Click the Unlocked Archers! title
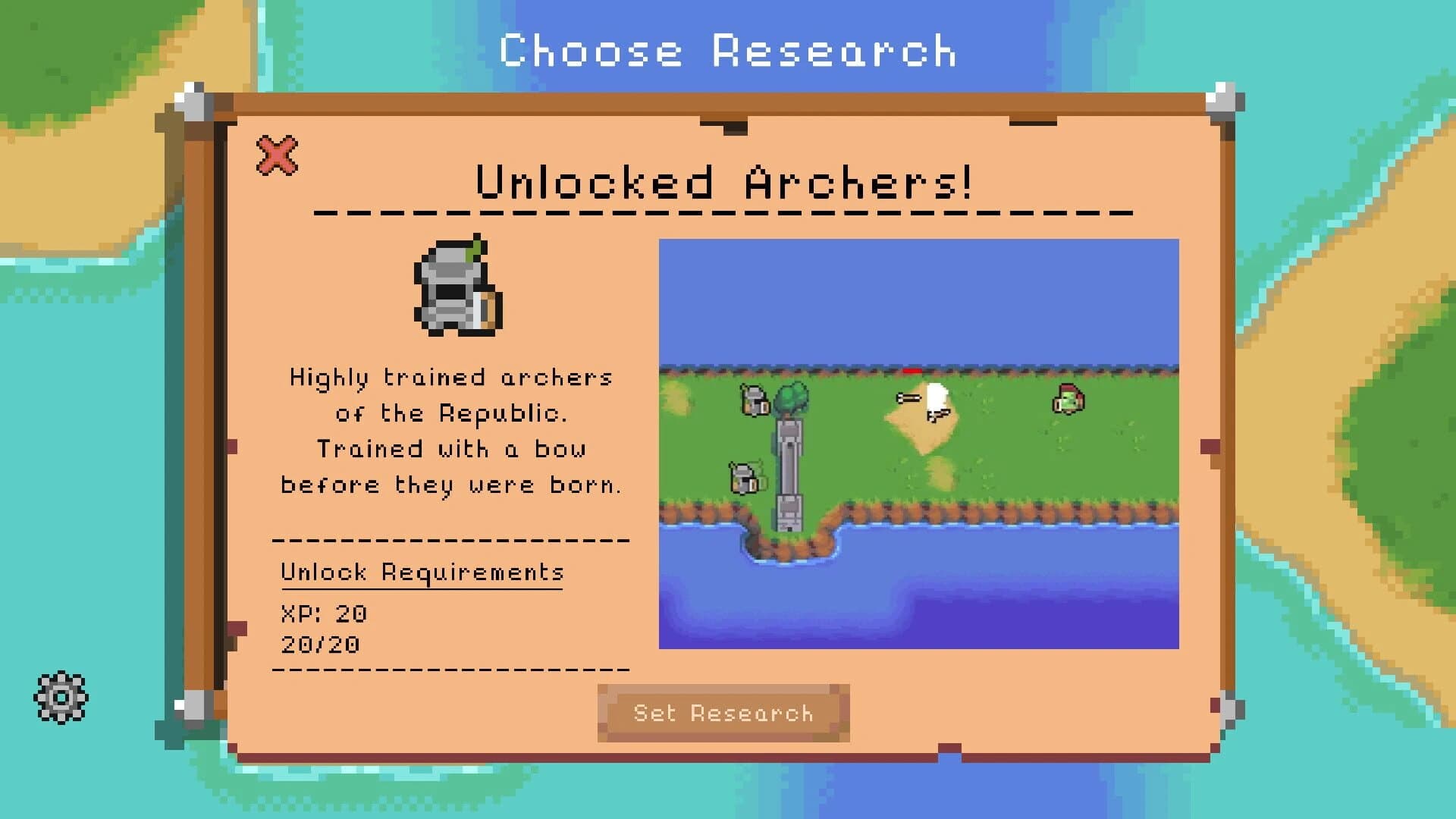The height and width of the screenshot is (819, 1456). point(726,182)
